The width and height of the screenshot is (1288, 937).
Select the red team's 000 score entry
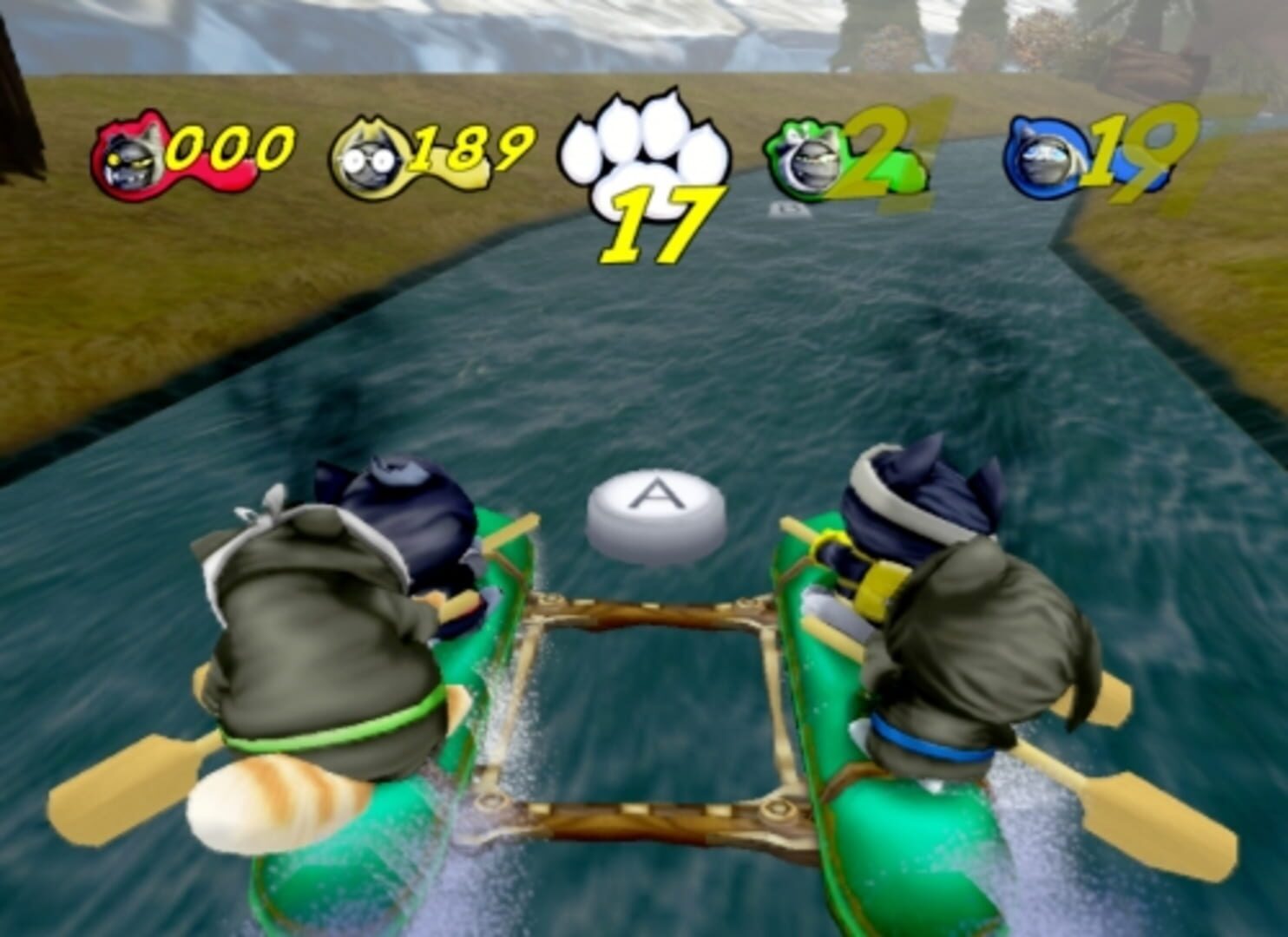230,147
